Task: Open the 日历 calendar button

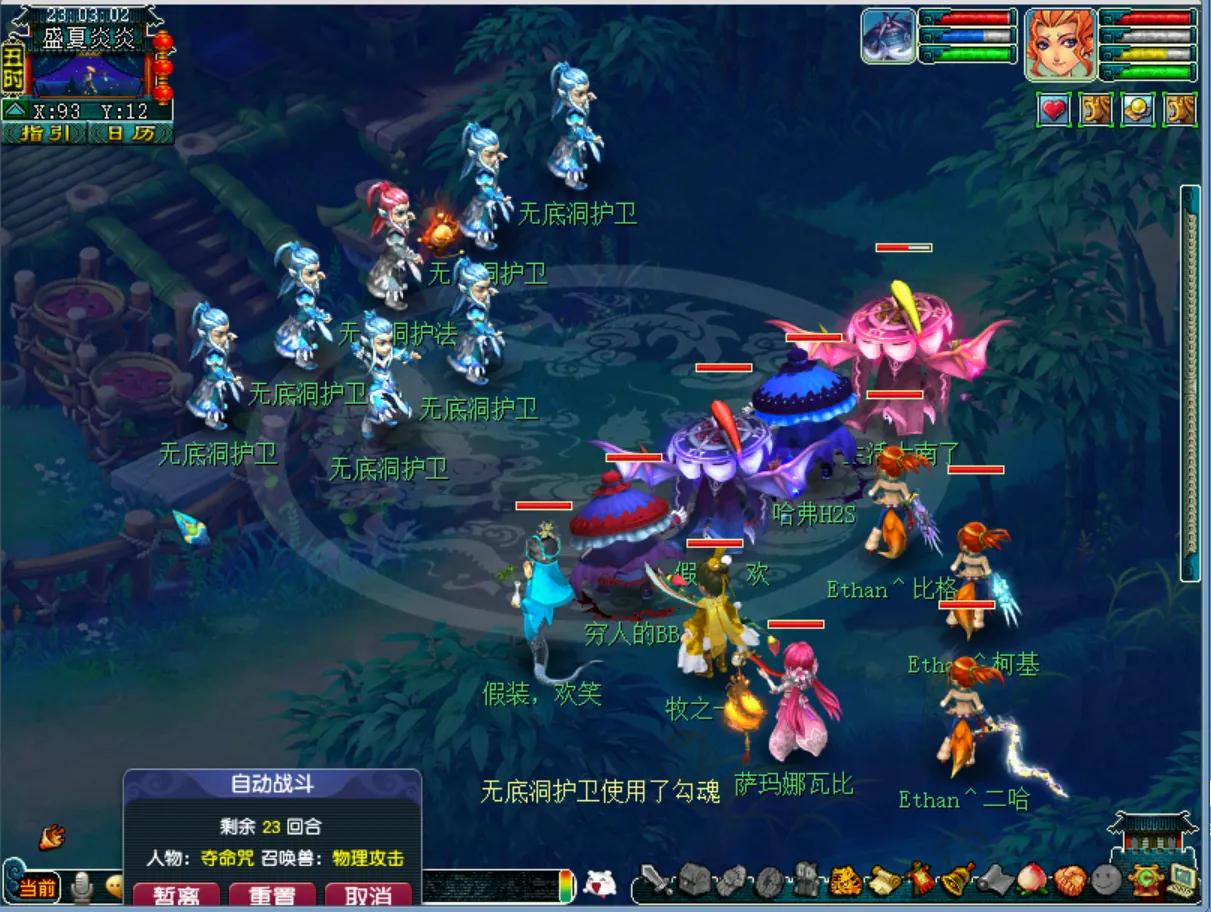Action: point(131,133)
